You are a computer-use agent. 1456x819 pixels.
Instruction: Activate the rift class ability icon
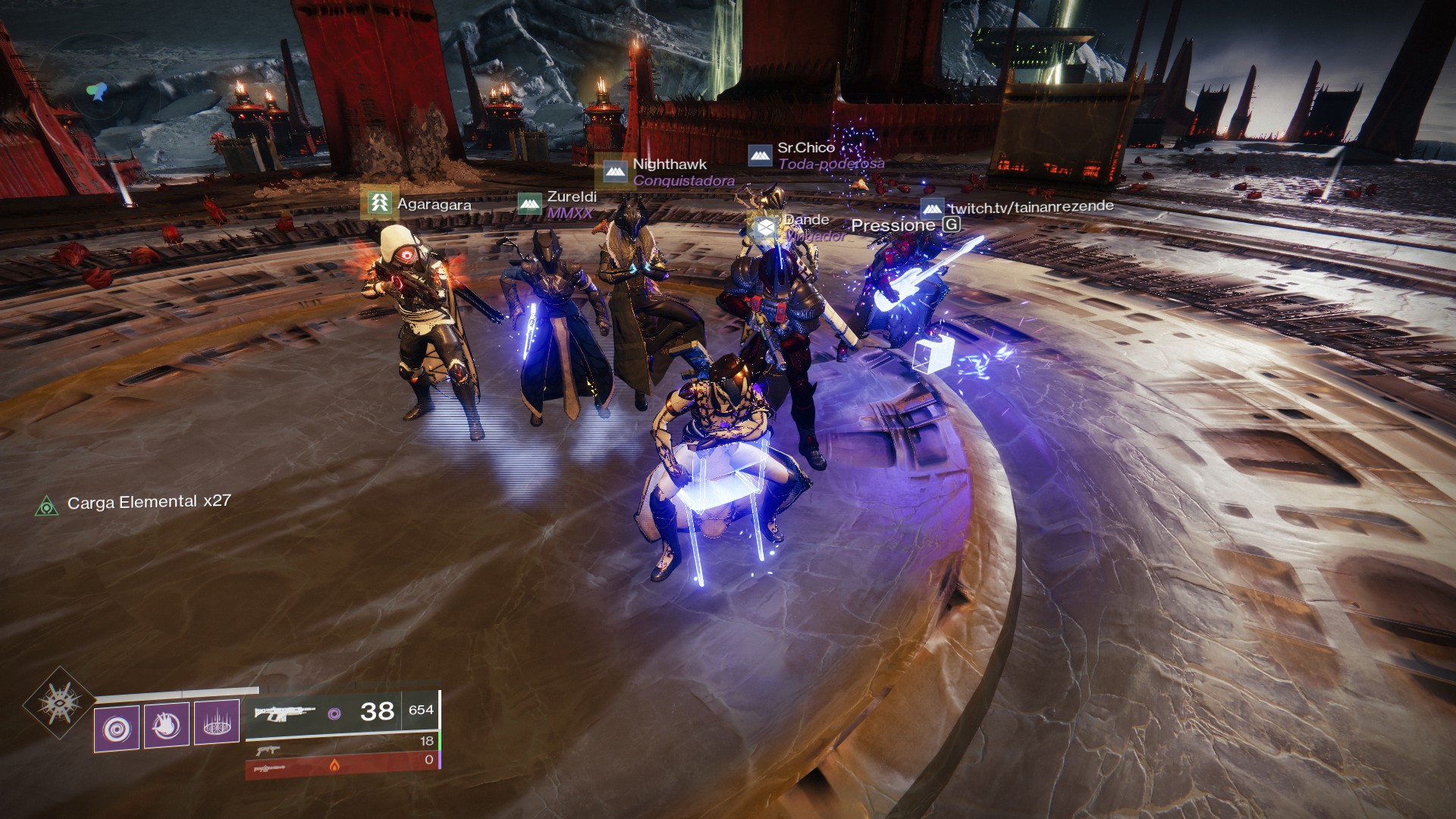[x=217, y=722]
